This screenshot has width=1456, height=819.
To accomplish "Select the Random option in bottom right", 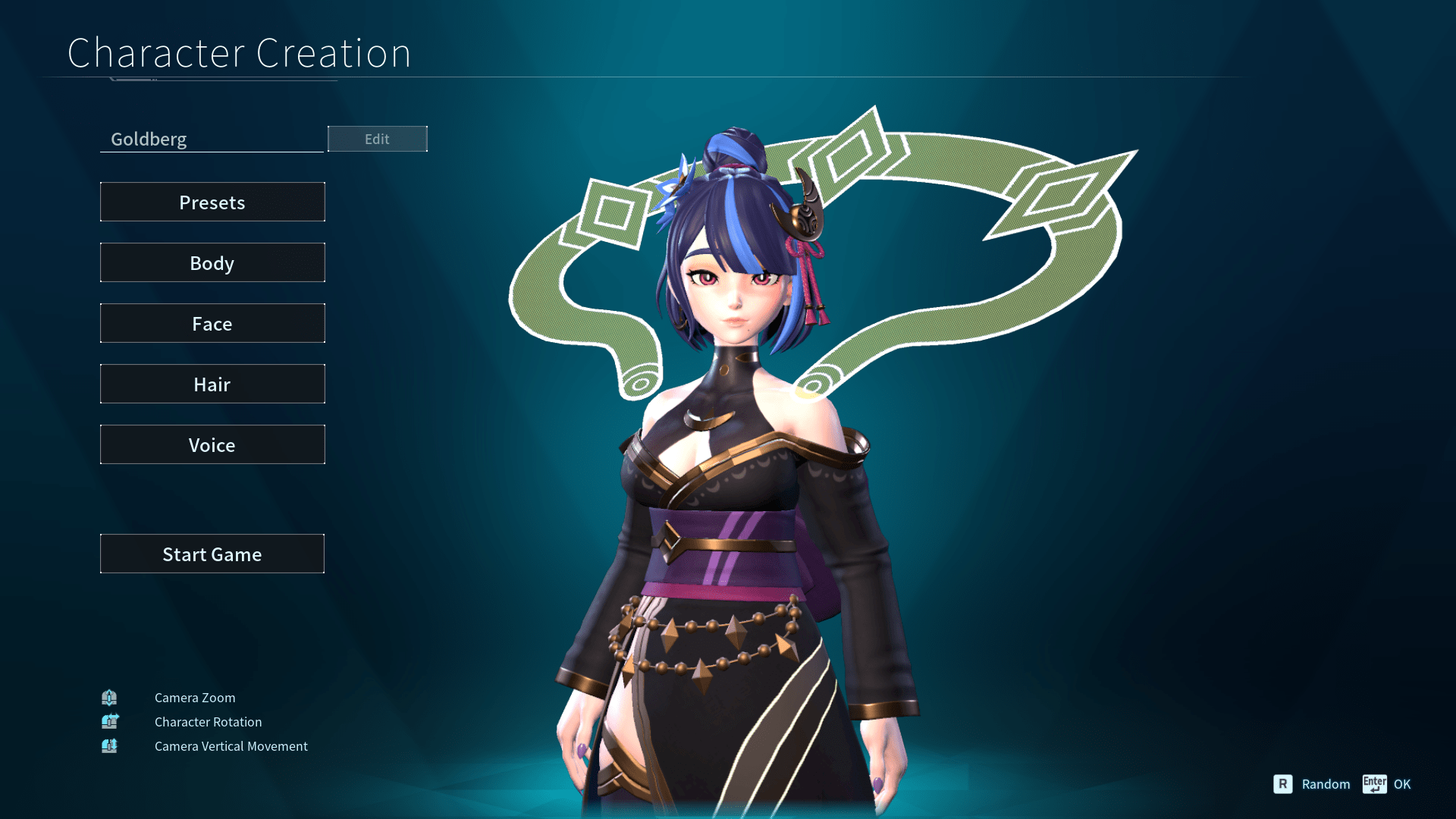I will [x=1326, y=784].
